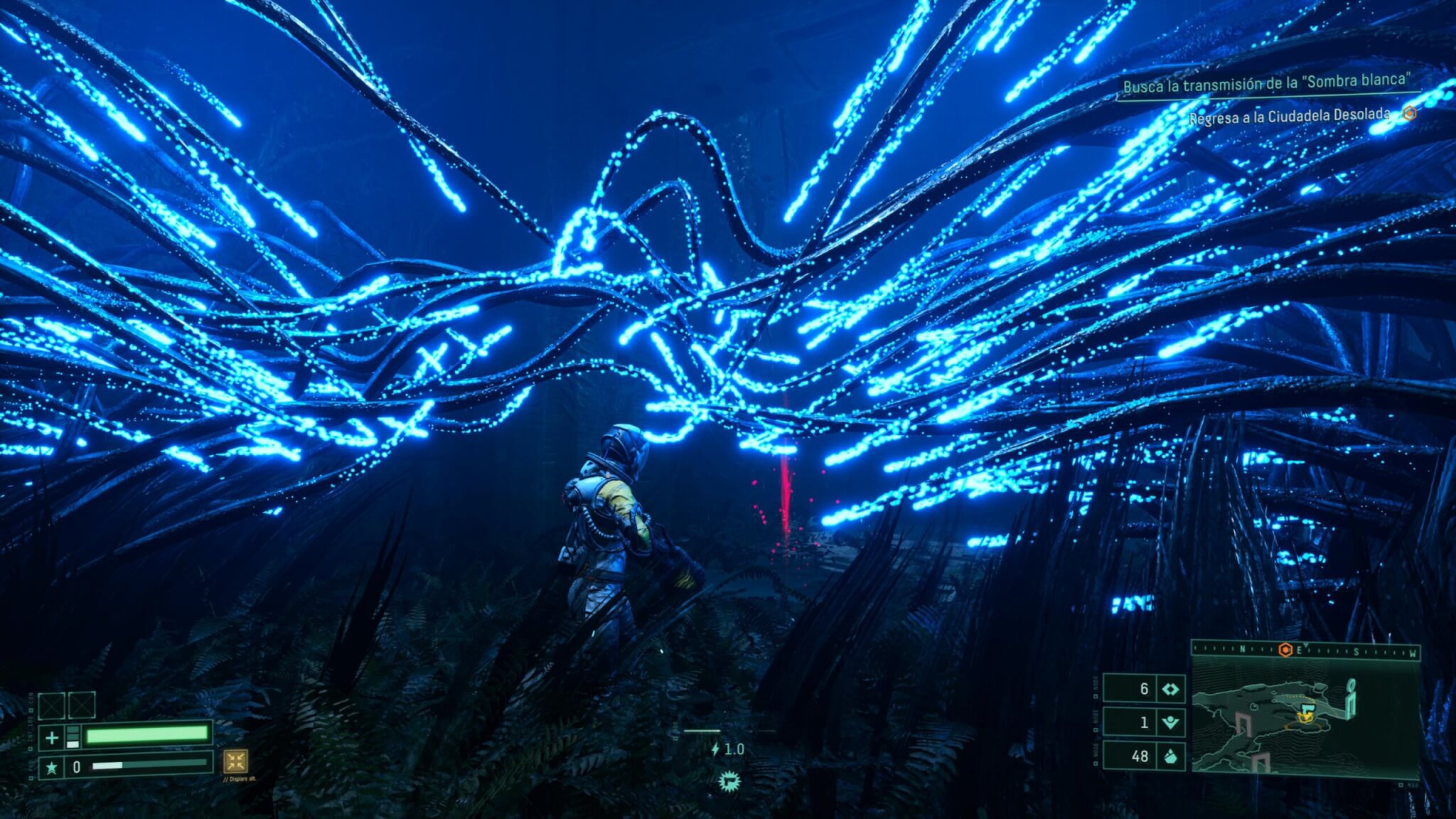Select the "Regresa a la Ciudadela Desolada" sub-objective
The image size is (1456, 819).
[1289, 115]
